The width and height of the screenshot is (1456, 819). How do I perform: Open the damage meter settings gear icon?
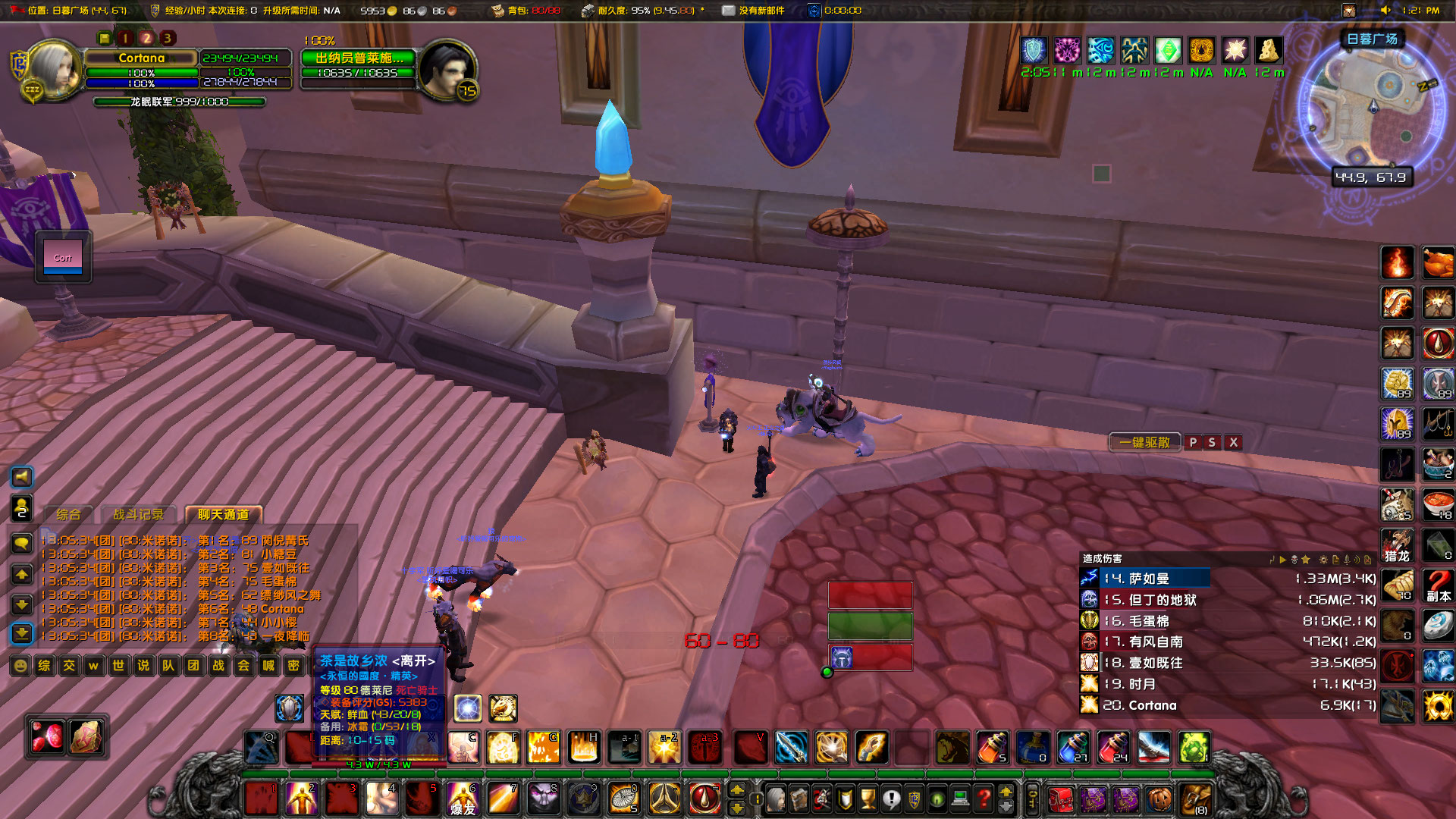[x=1323, y=559]
